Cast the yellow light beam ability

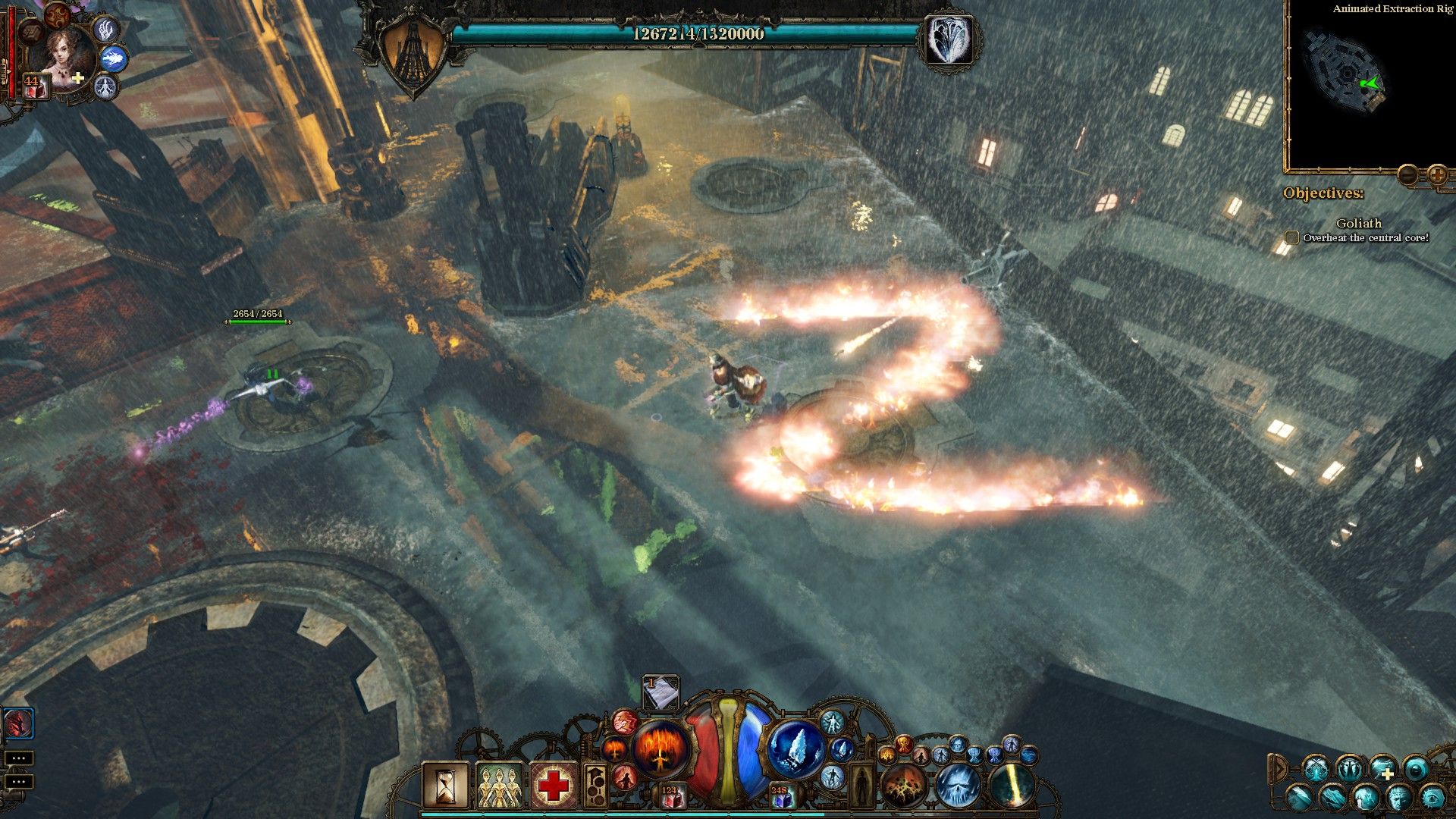(x=1011, y=785)
